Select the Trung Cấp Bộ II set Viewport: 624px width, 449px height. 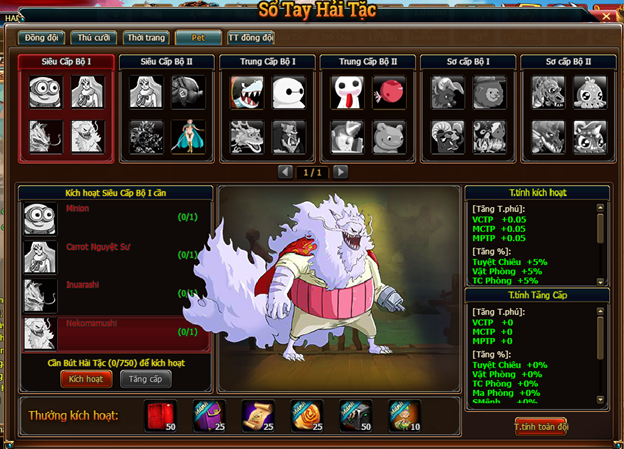(x=367, y=62)
